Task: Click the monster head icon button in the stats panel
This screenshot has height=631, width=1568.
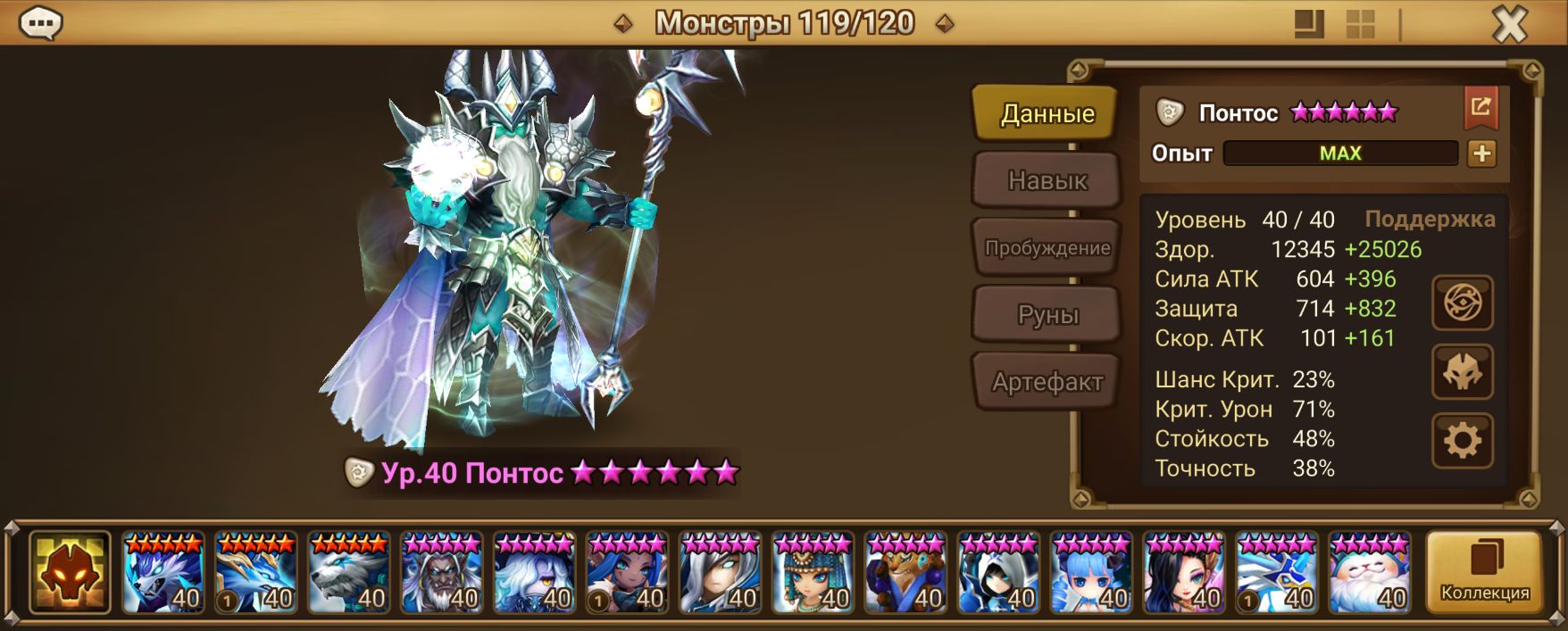Action: (1462, 372)
